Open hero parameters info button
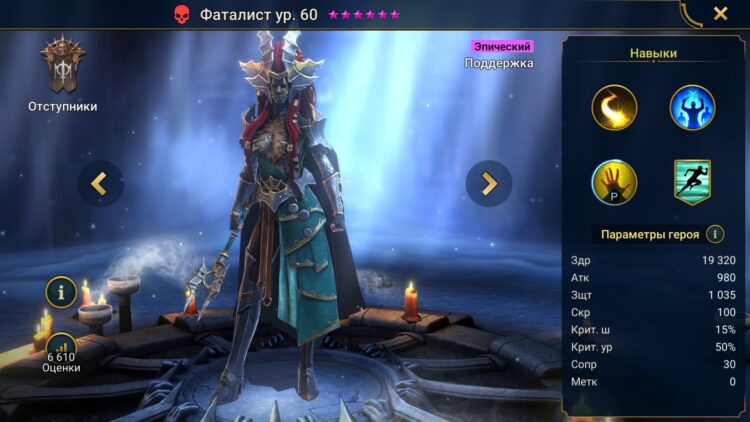 pos(715,234)
